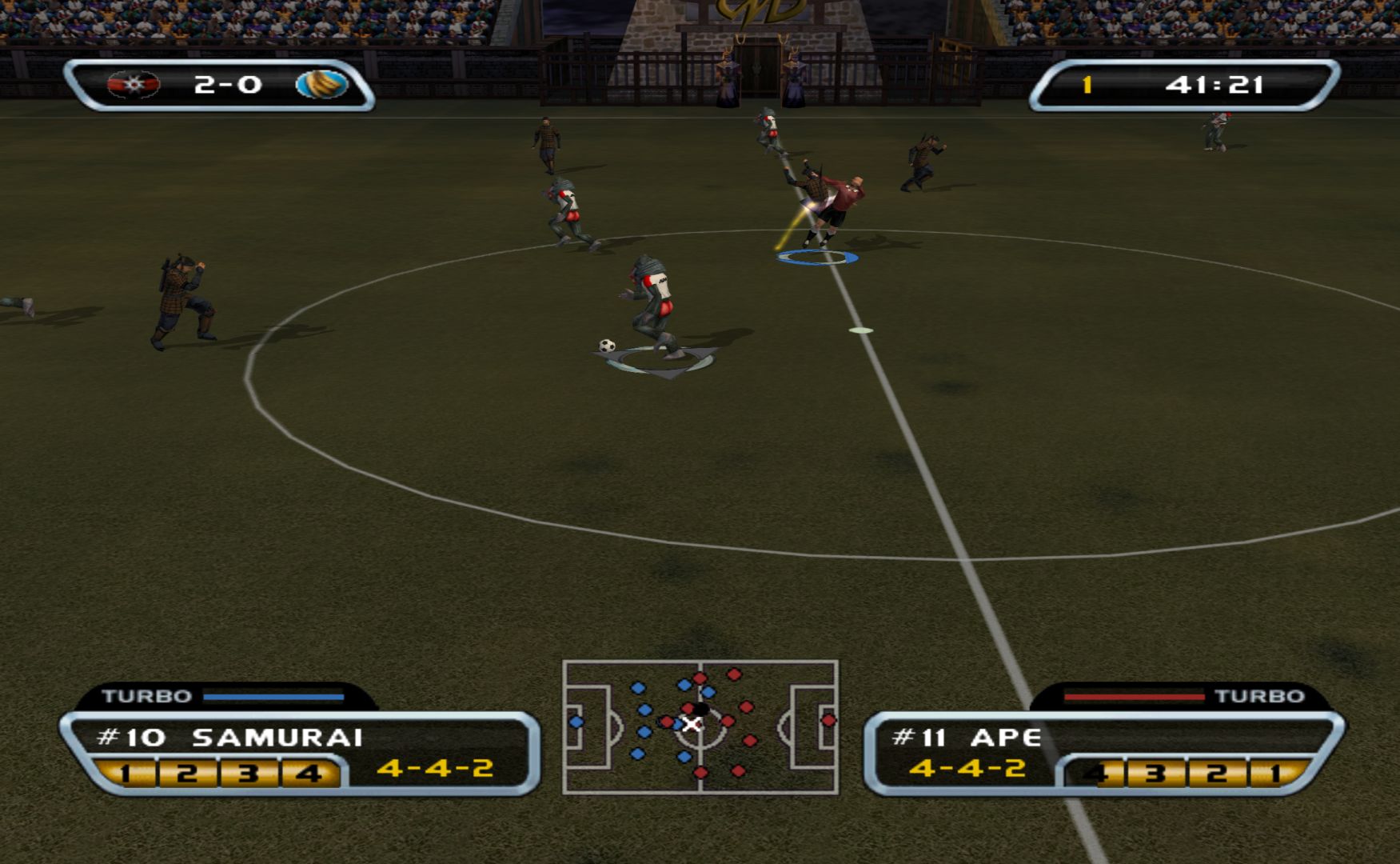Activate slot 4 on the Samurai panel
Viewport: 1400px width, 864px height.
point(309,774)
